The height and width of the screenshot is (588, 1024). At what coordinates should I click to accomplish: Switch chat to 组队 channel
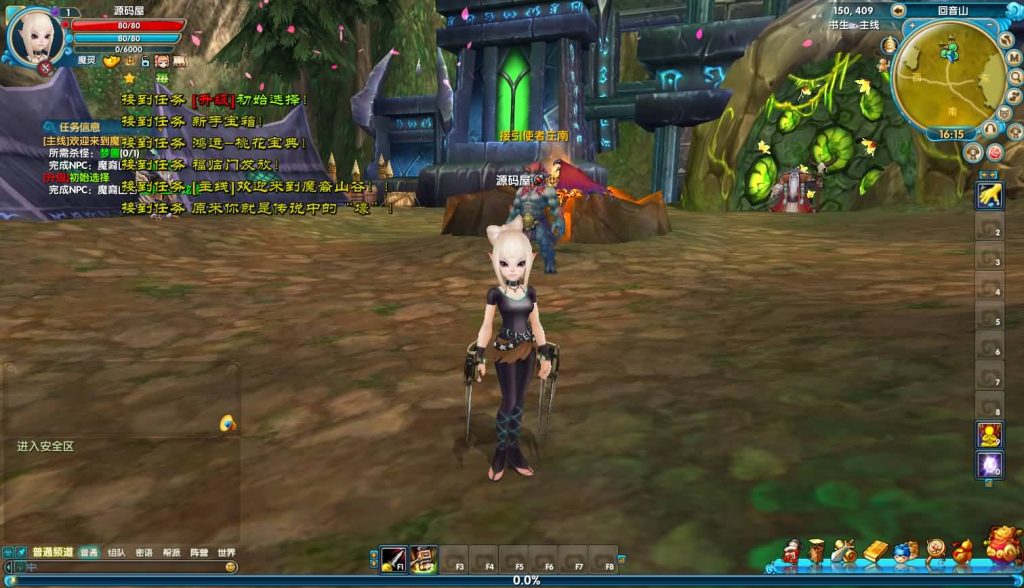[x=117, y=552]
